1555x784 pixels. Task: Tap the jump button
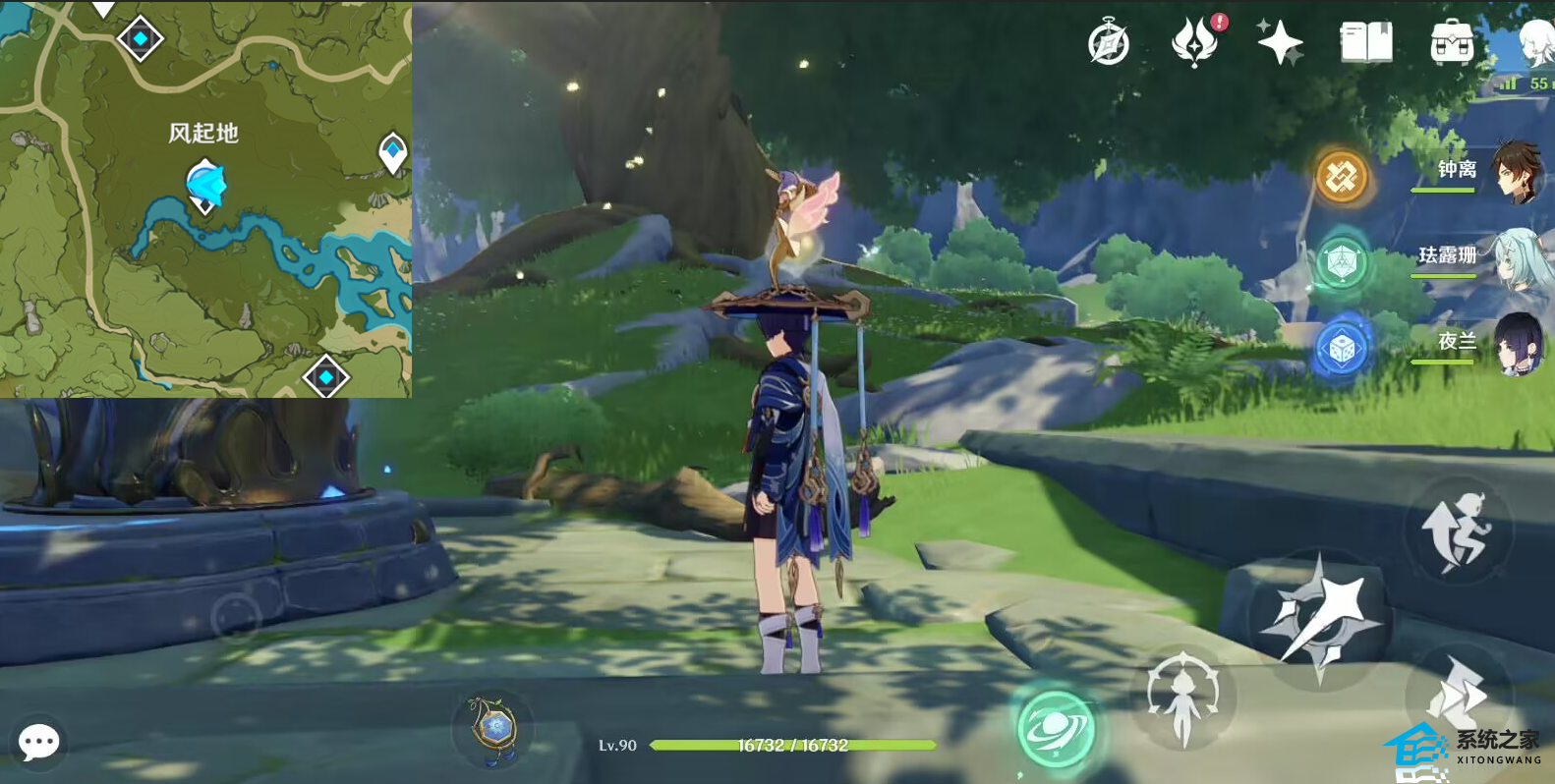click(1457, 532)
